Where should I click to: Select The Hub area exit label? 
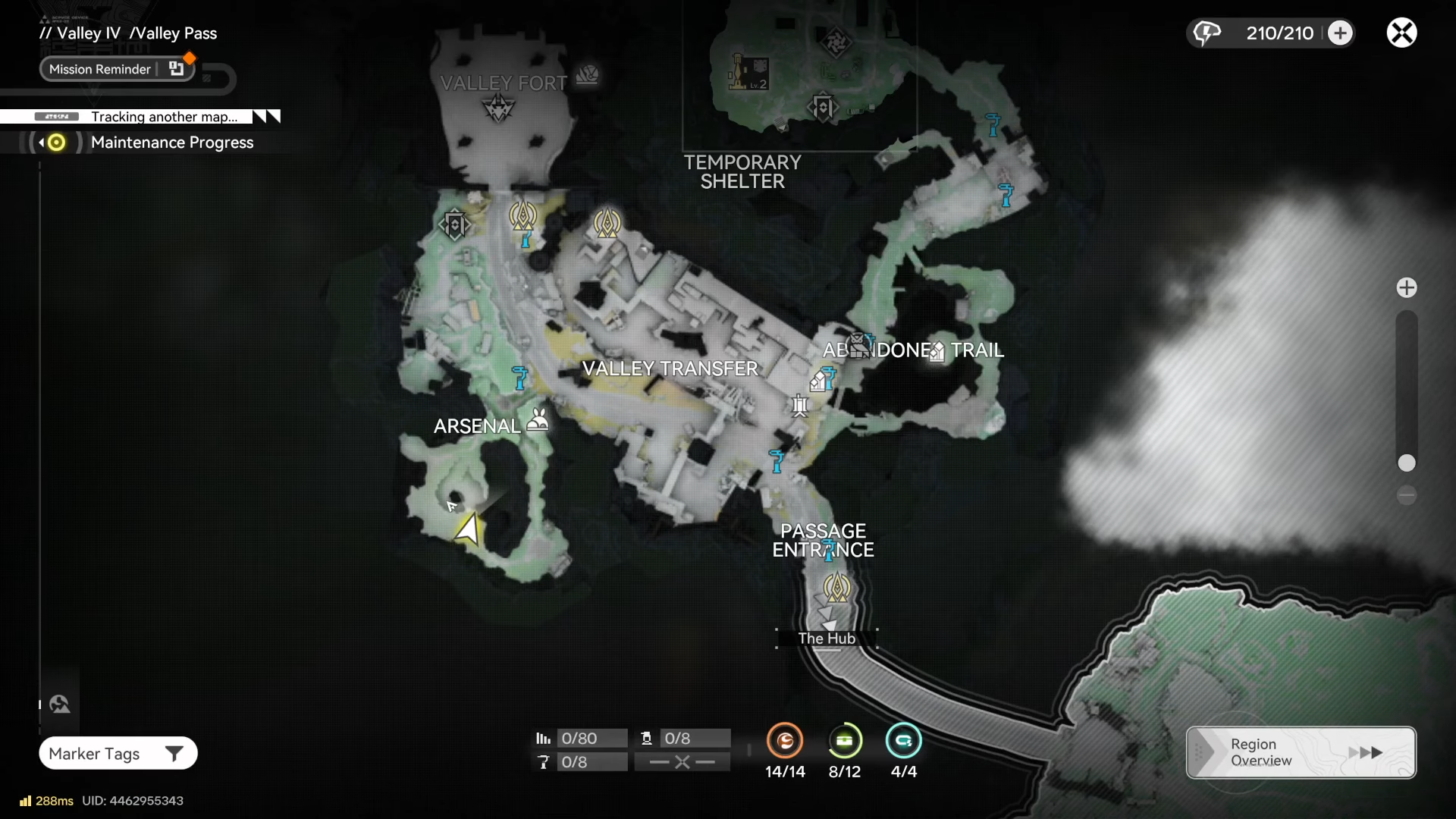pos(827,639)
